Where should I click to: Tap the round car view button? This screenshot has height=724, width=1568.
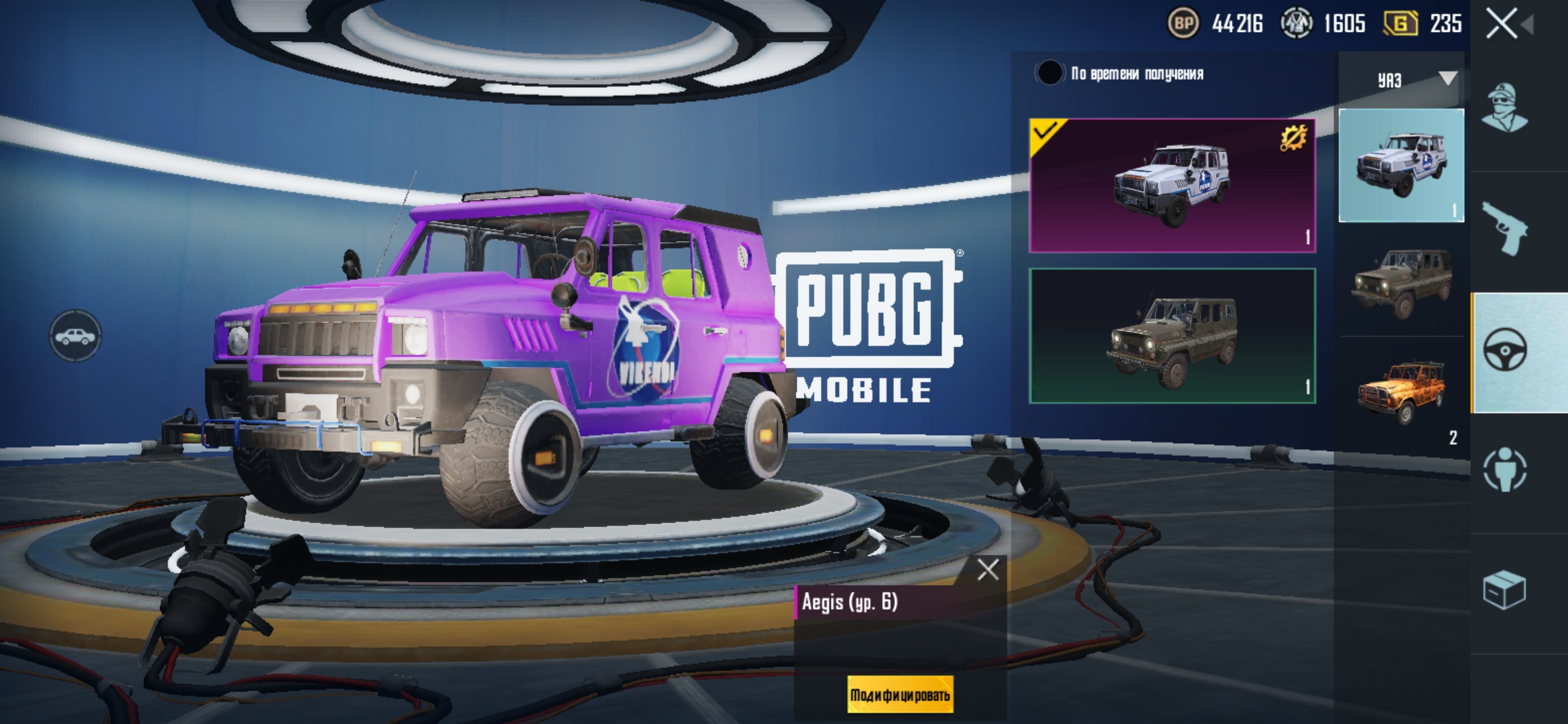75,336
